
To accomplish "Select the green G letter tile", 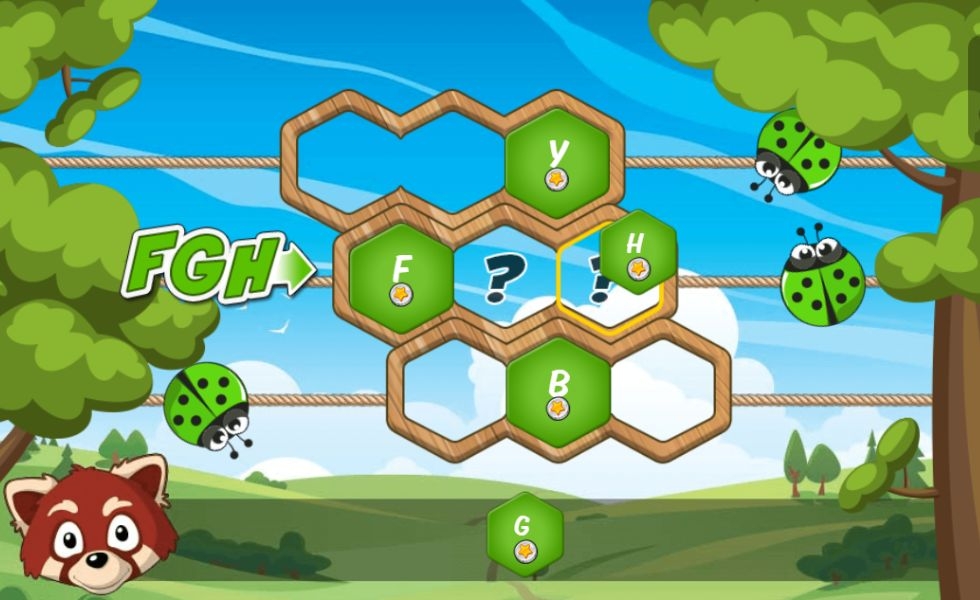I will (524, 534).
